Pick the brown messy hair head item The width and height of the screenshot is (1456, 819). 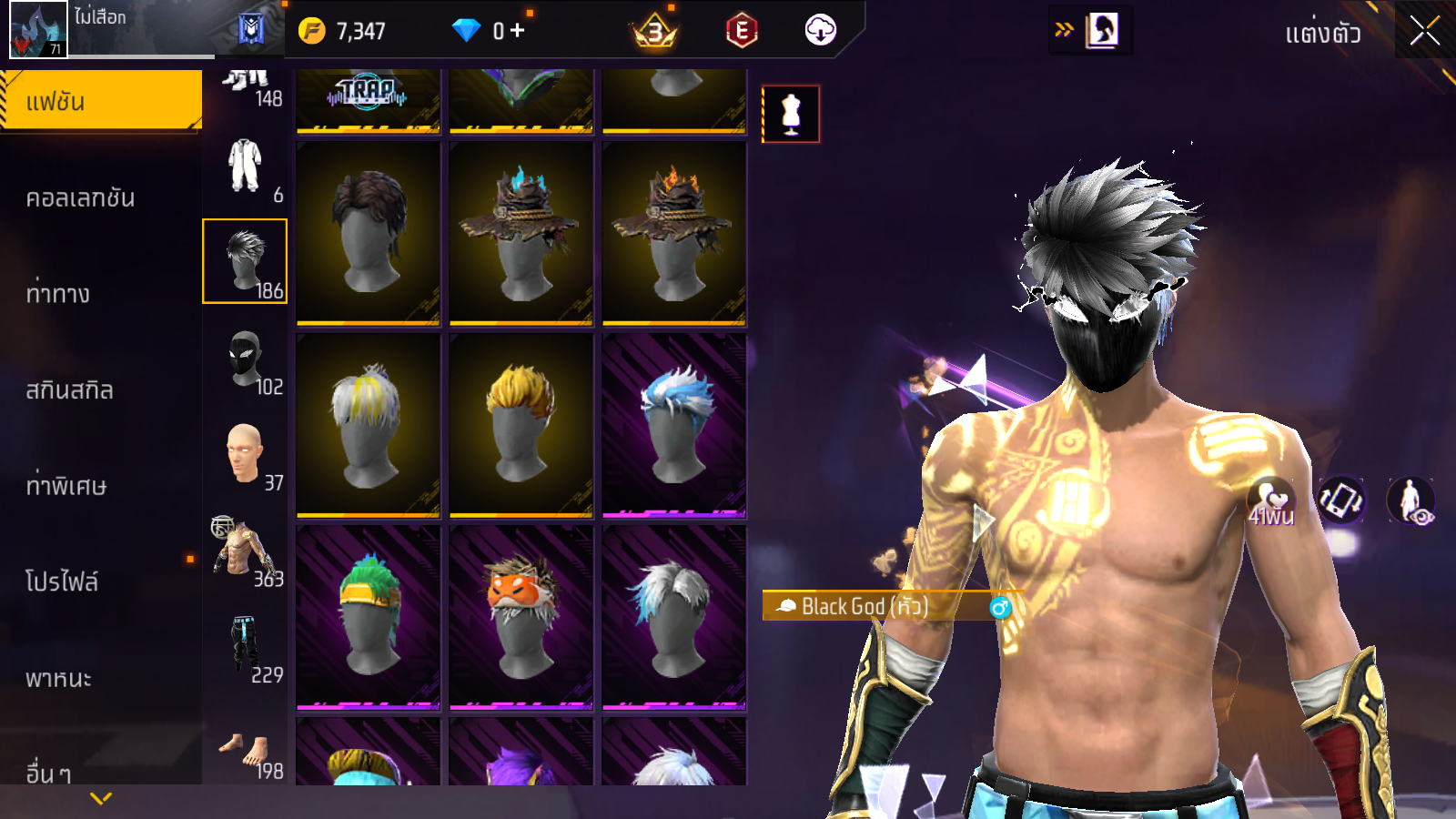(368, 233)
